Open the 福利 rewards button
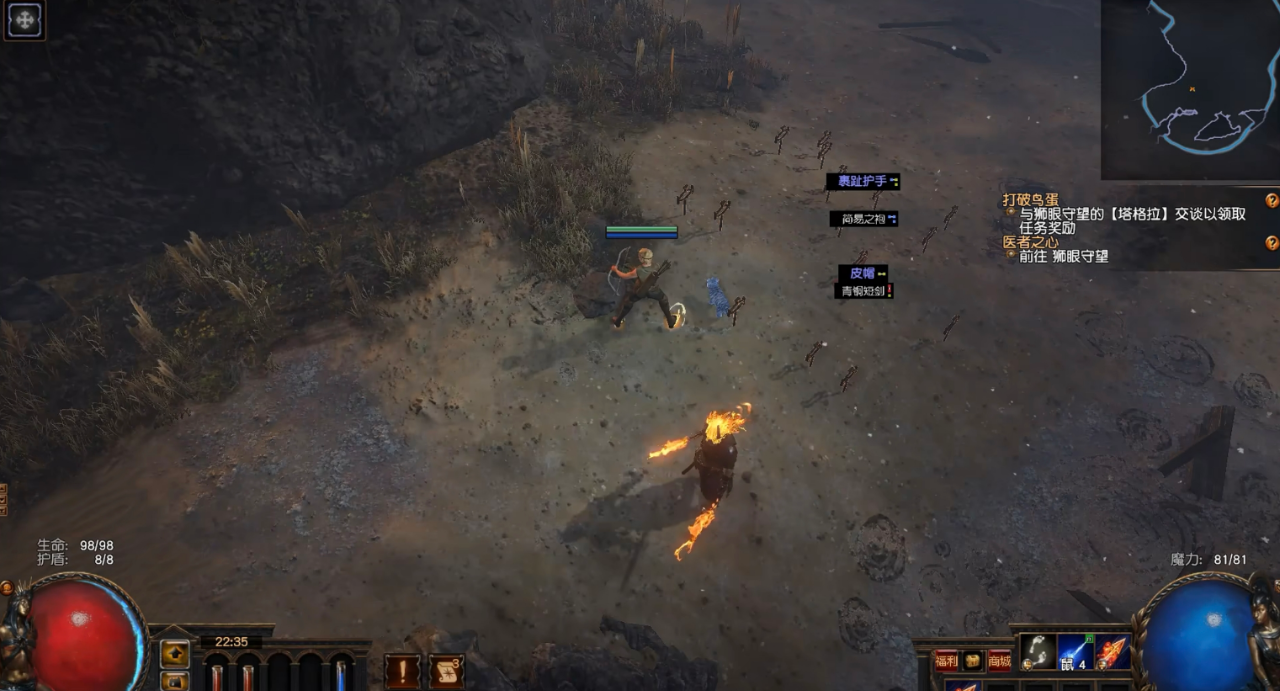 click(x=945, y=660)
